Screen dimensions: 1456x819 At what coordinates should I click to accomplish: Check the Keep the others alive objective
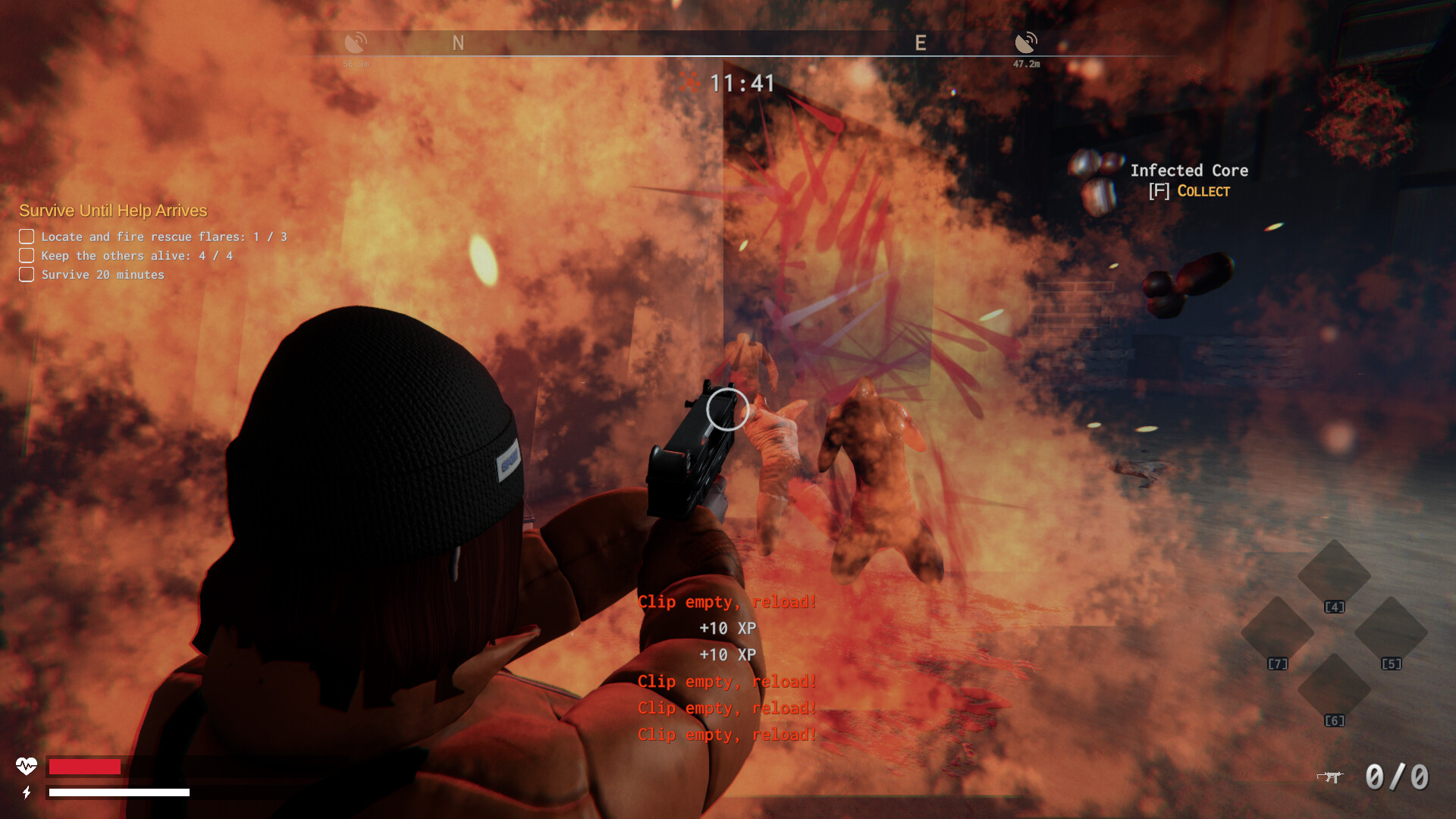[x=26, y=255]
